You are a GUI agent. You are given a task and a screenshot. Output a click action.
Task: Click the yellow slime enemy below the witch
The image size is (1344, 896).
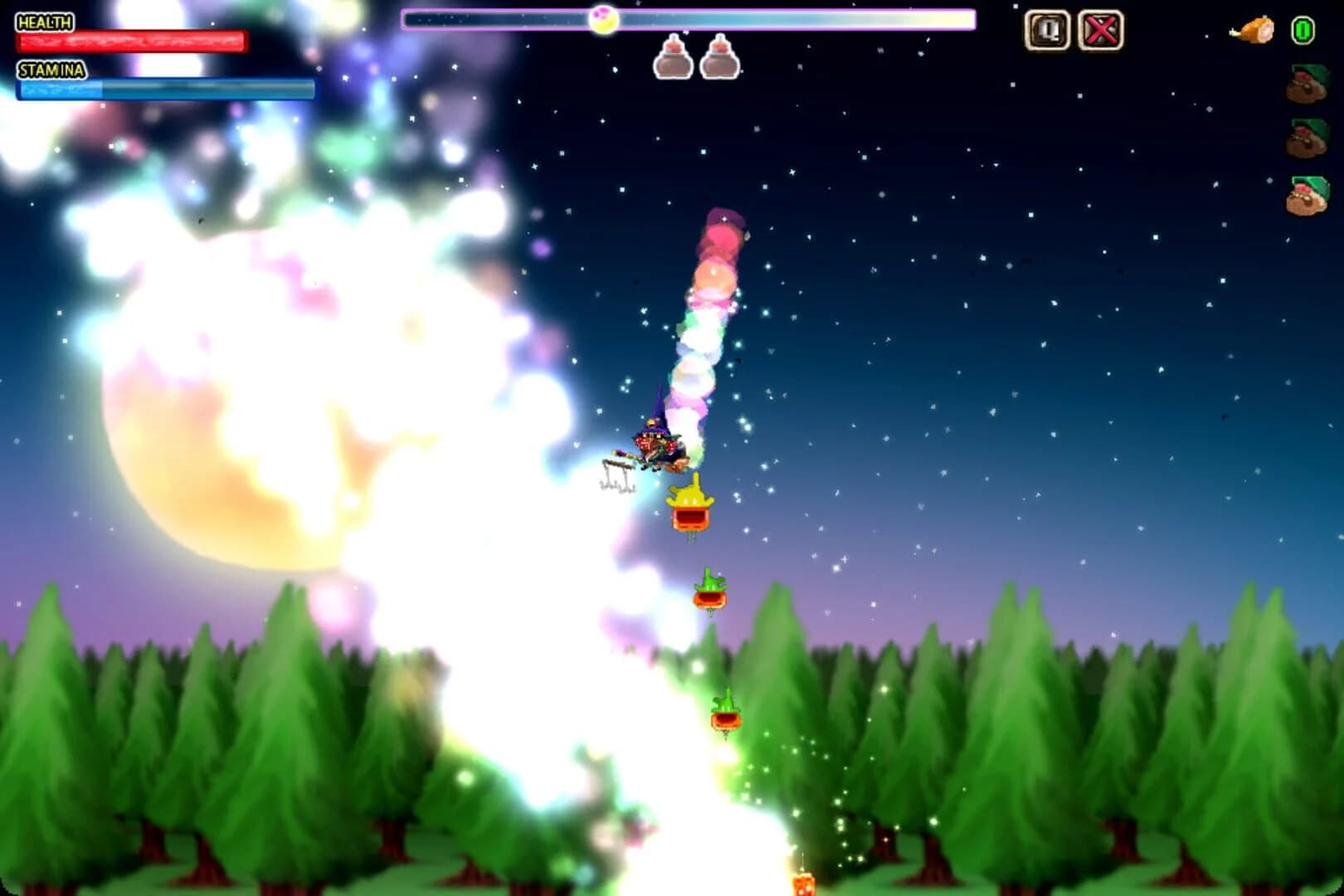pyautogui.click(x=689, y=502)
